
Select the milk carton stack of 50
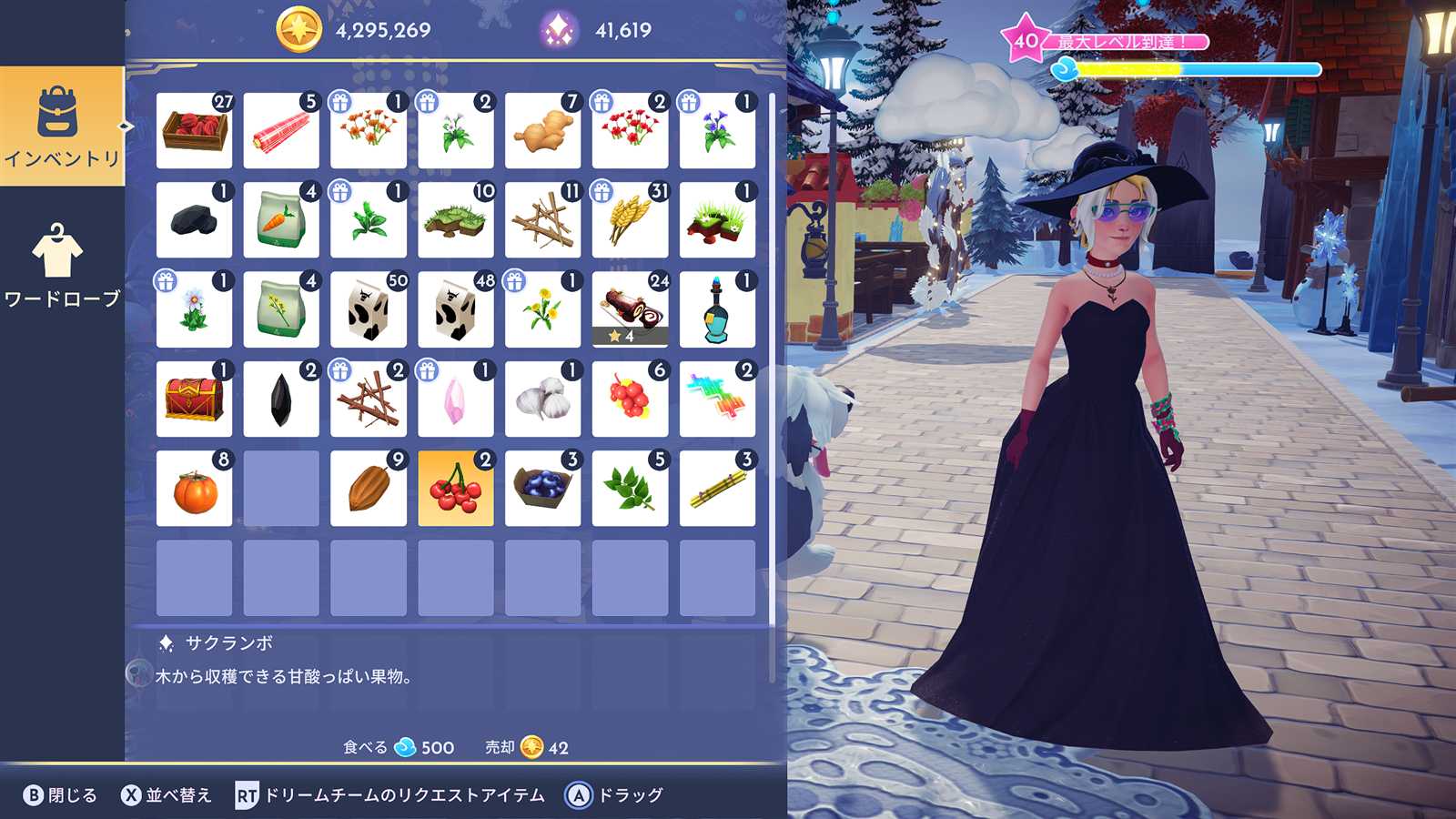click(368, 309)
